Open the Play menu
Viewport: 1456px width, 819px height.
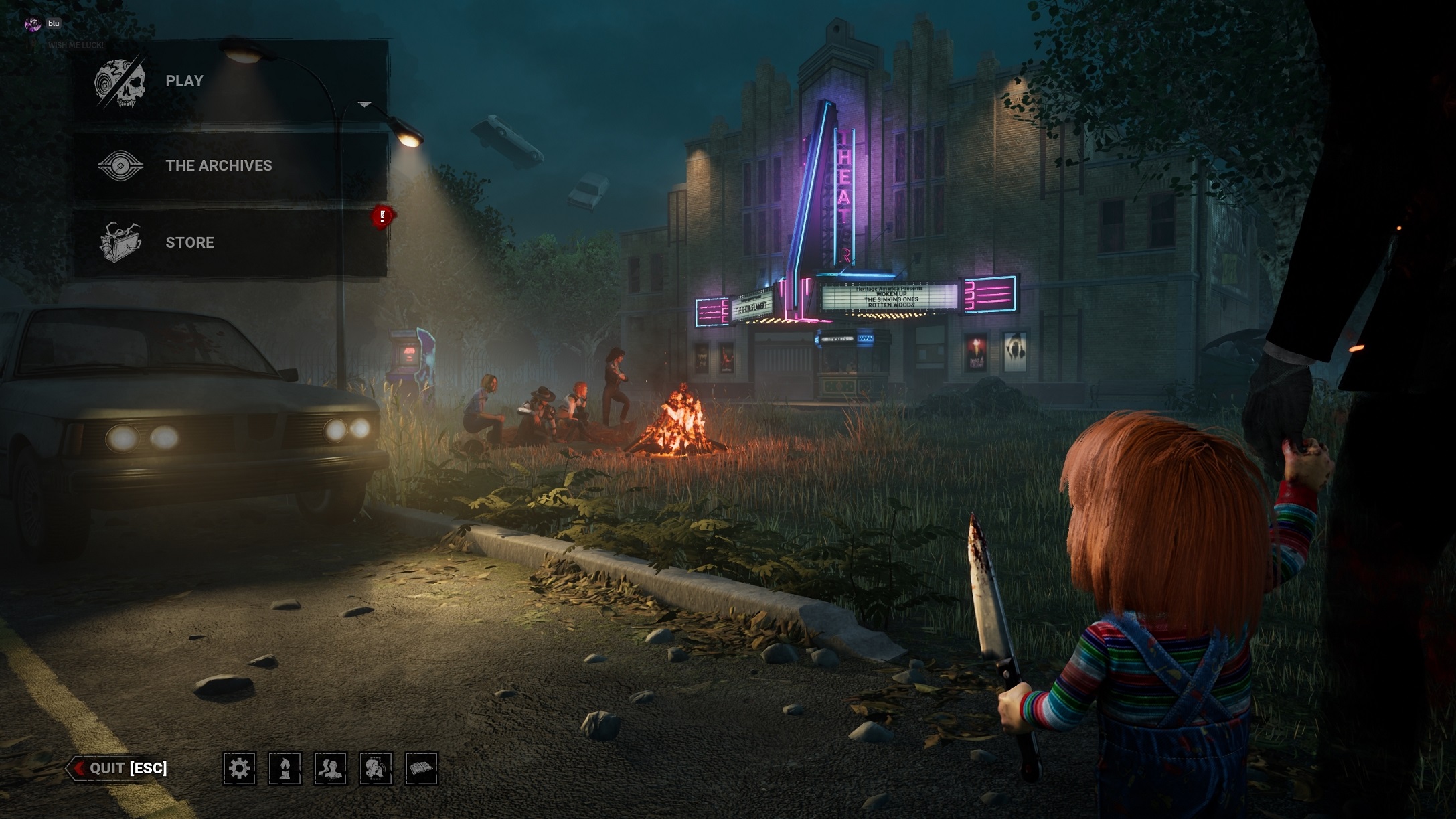coord(184,81)
